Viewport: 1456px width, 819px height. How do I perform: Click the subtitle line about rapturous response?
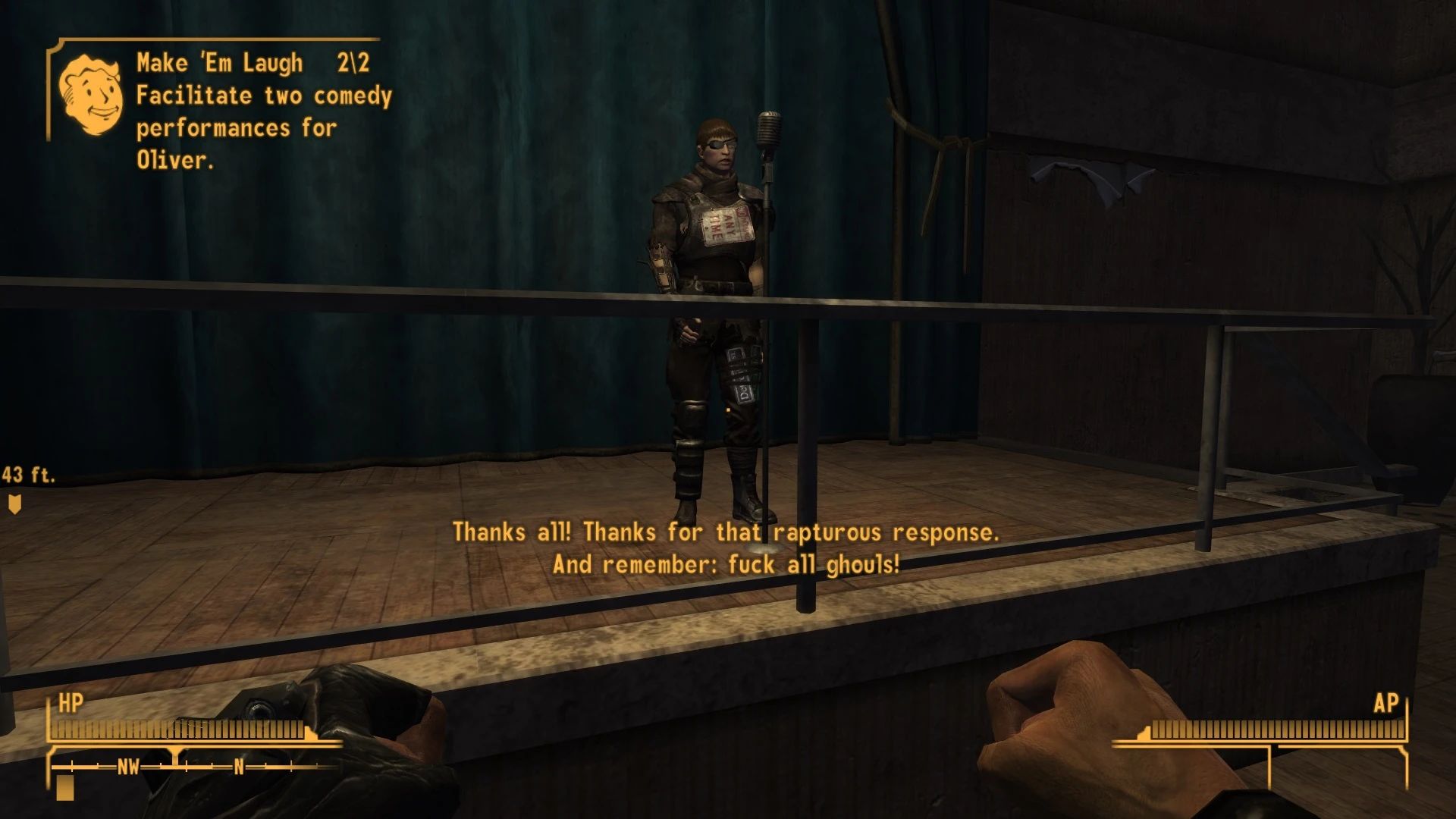726,533
